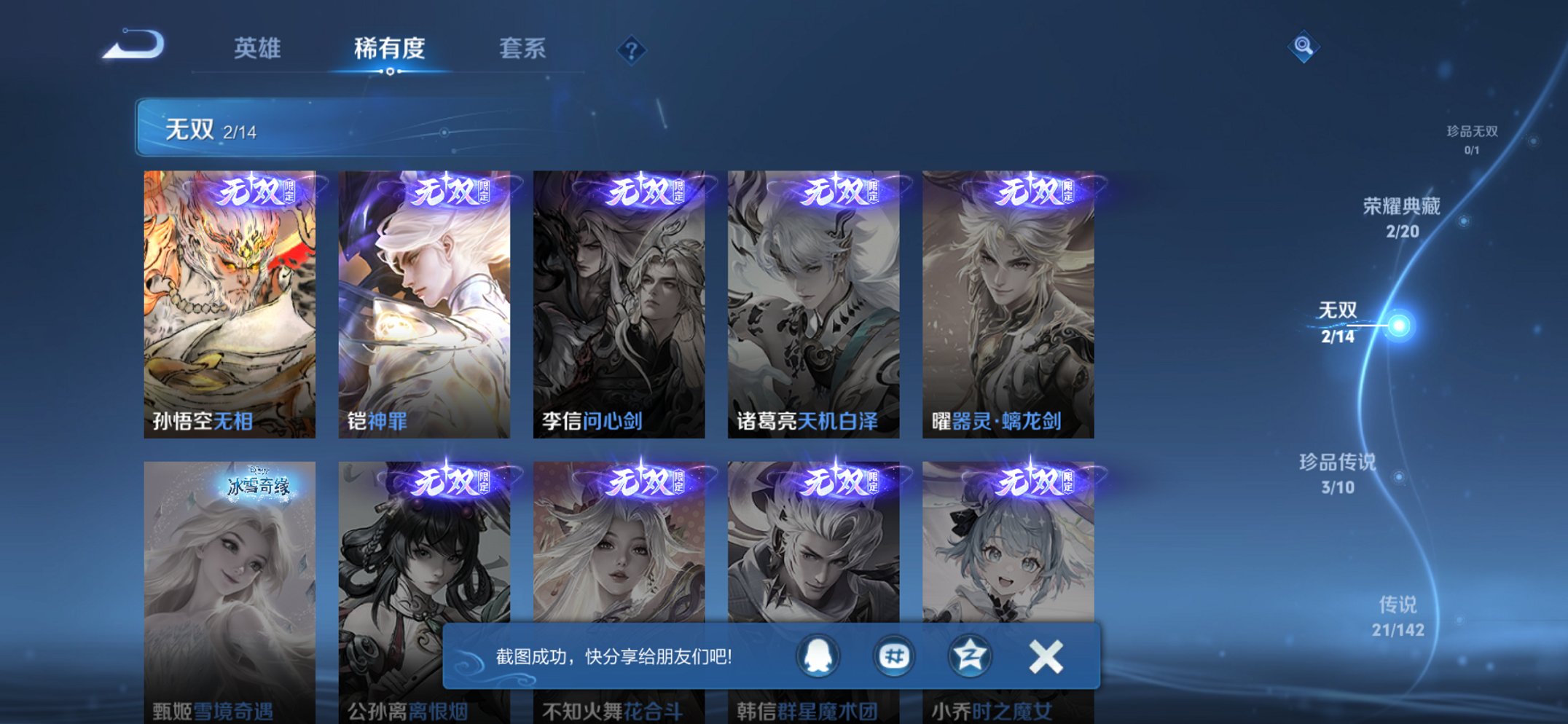Viewport: 1568px width, 724px height.
Task: Tap the back arrow icon top left
Action: [x=132, y=47]
